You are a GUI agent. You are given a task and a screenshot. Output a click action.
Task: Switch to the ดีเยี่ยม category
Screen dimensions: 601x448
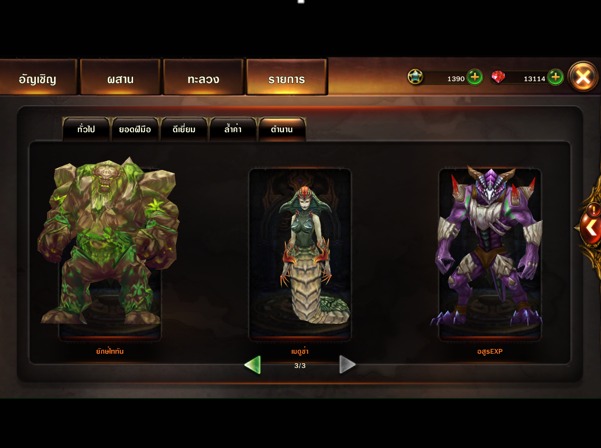(x=184, y=129)
